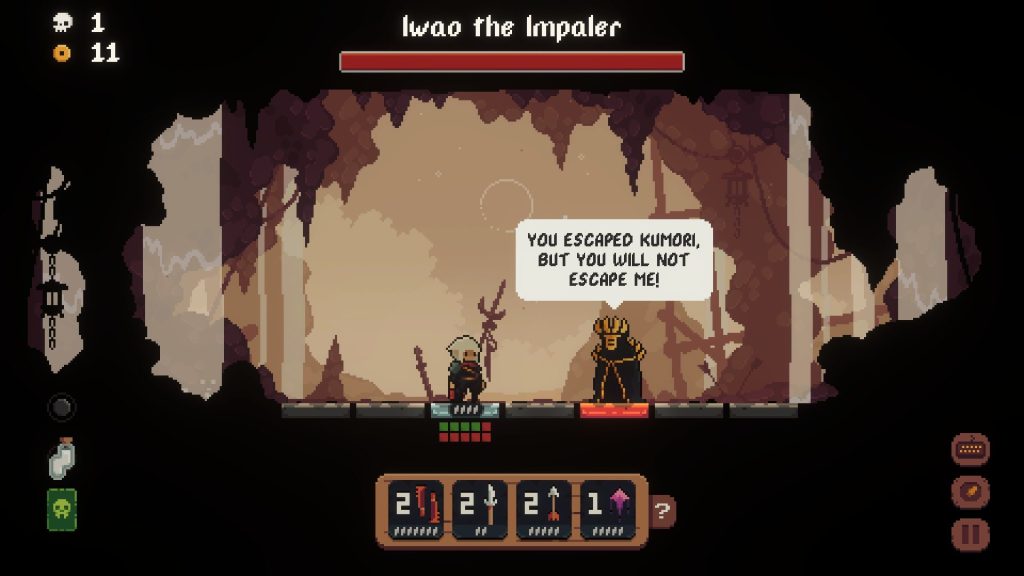1024x576 pixels.
Task: Choose the spear attack tile
Action: point(480,510)
